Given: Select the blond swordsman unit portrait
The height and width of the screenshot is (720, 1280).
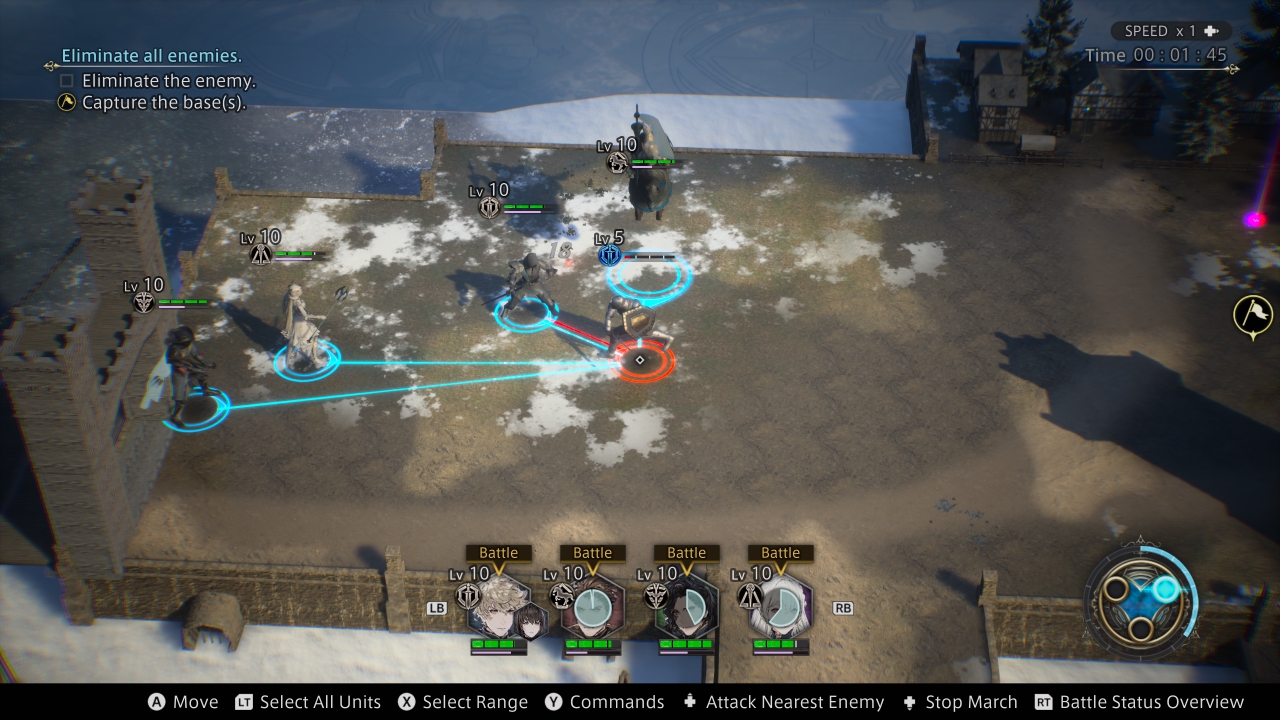Looking at the screenshot, I should 498,606.
